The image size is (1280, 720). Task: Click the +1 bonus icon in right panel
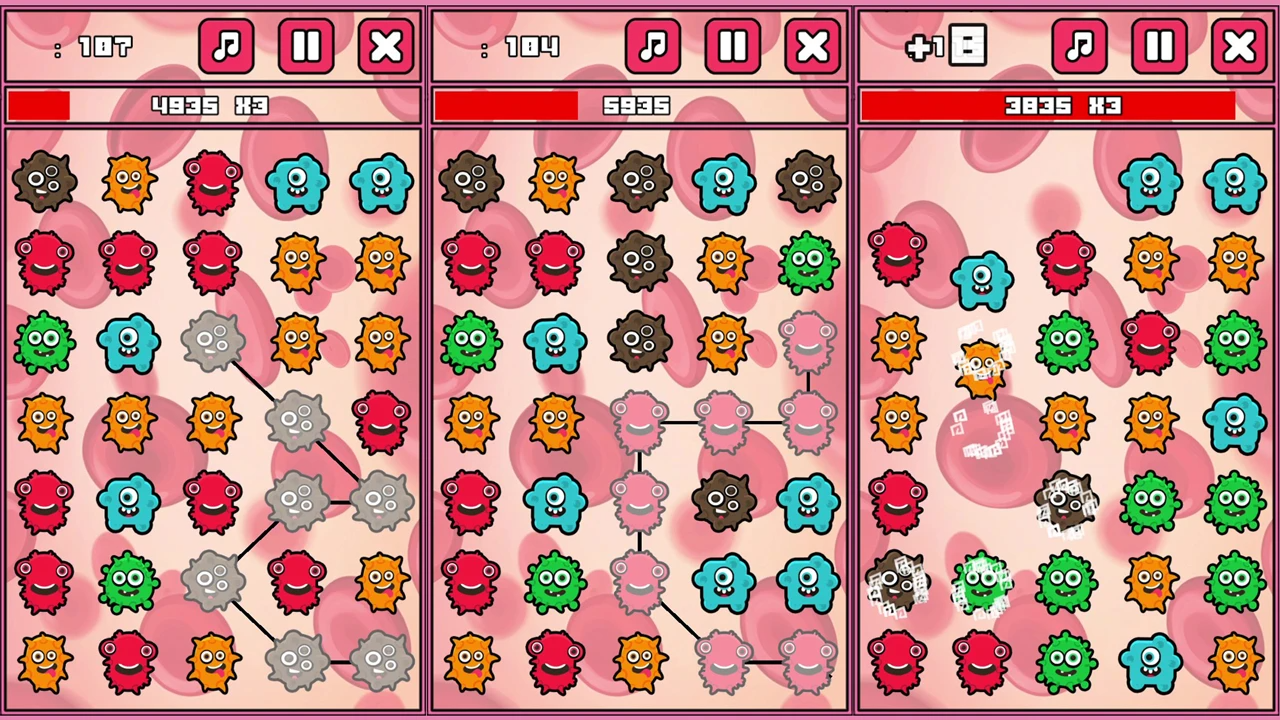pos(925,46)
